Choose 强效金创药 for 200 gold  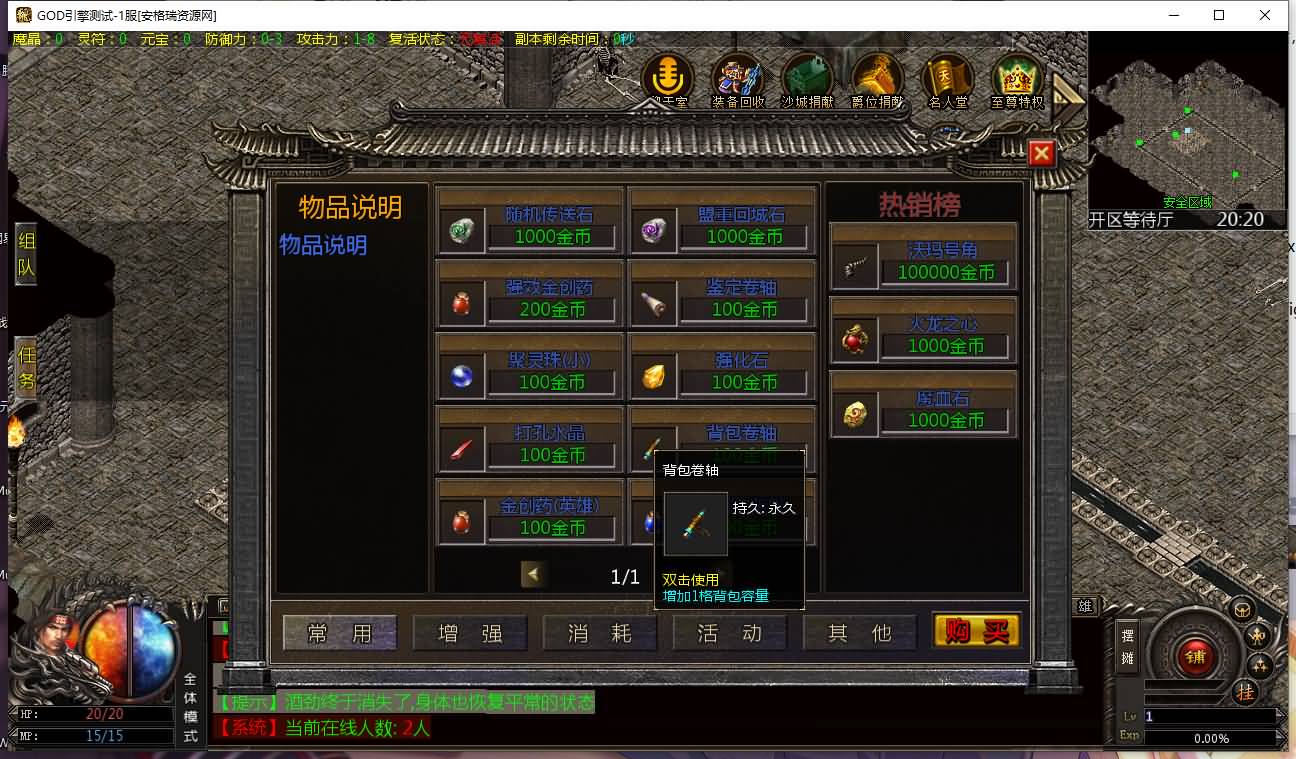coord(530,297)
